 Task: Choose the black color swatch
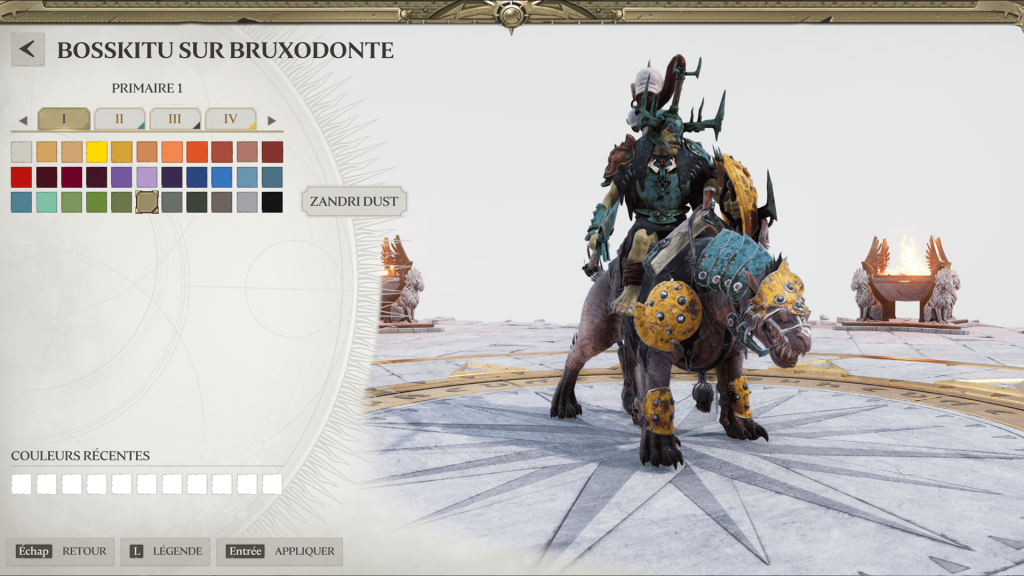point(272,202)
